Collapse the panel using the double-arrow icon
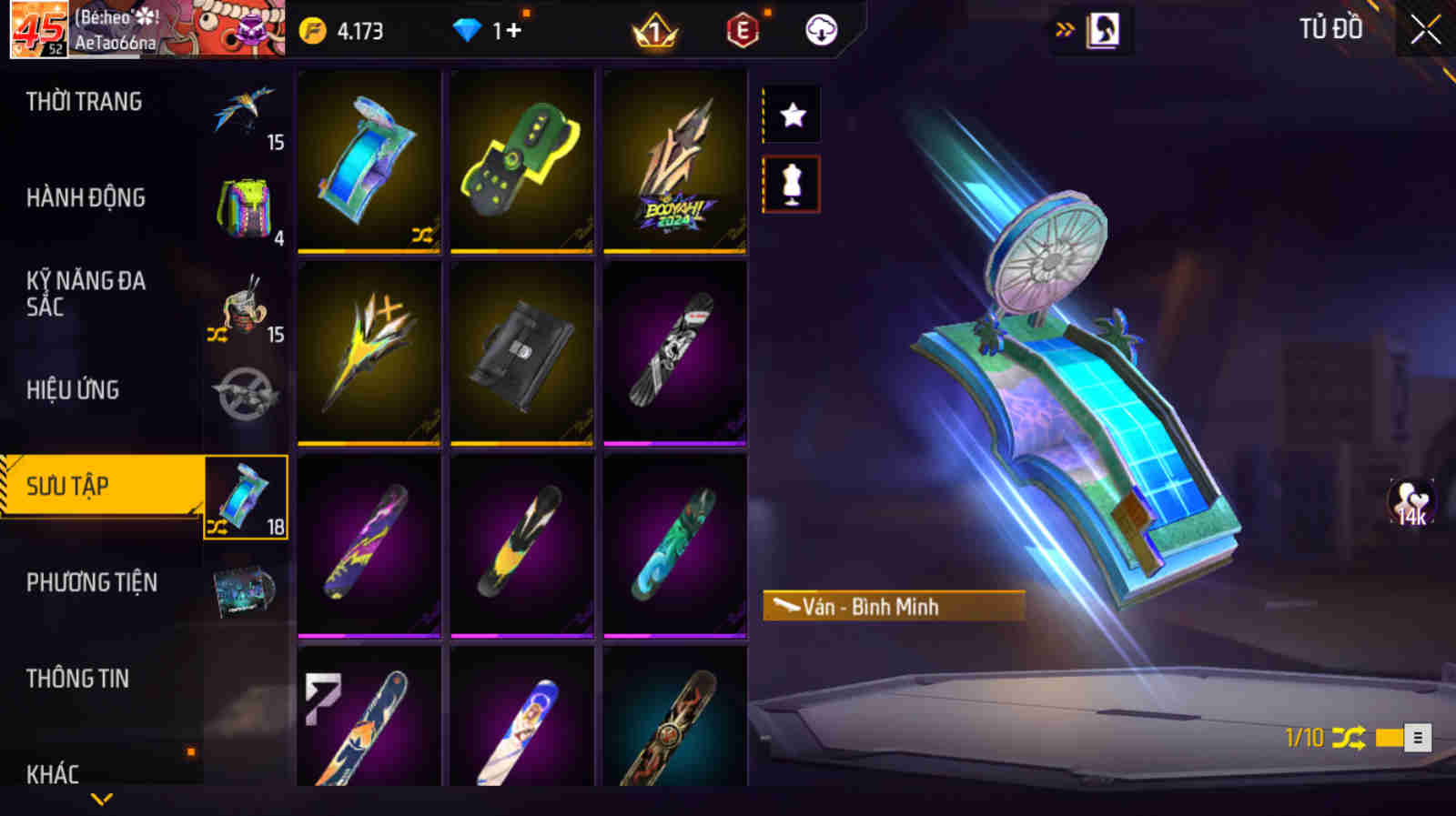This screenshot has width=1456, height=816. click(1063, 27)
